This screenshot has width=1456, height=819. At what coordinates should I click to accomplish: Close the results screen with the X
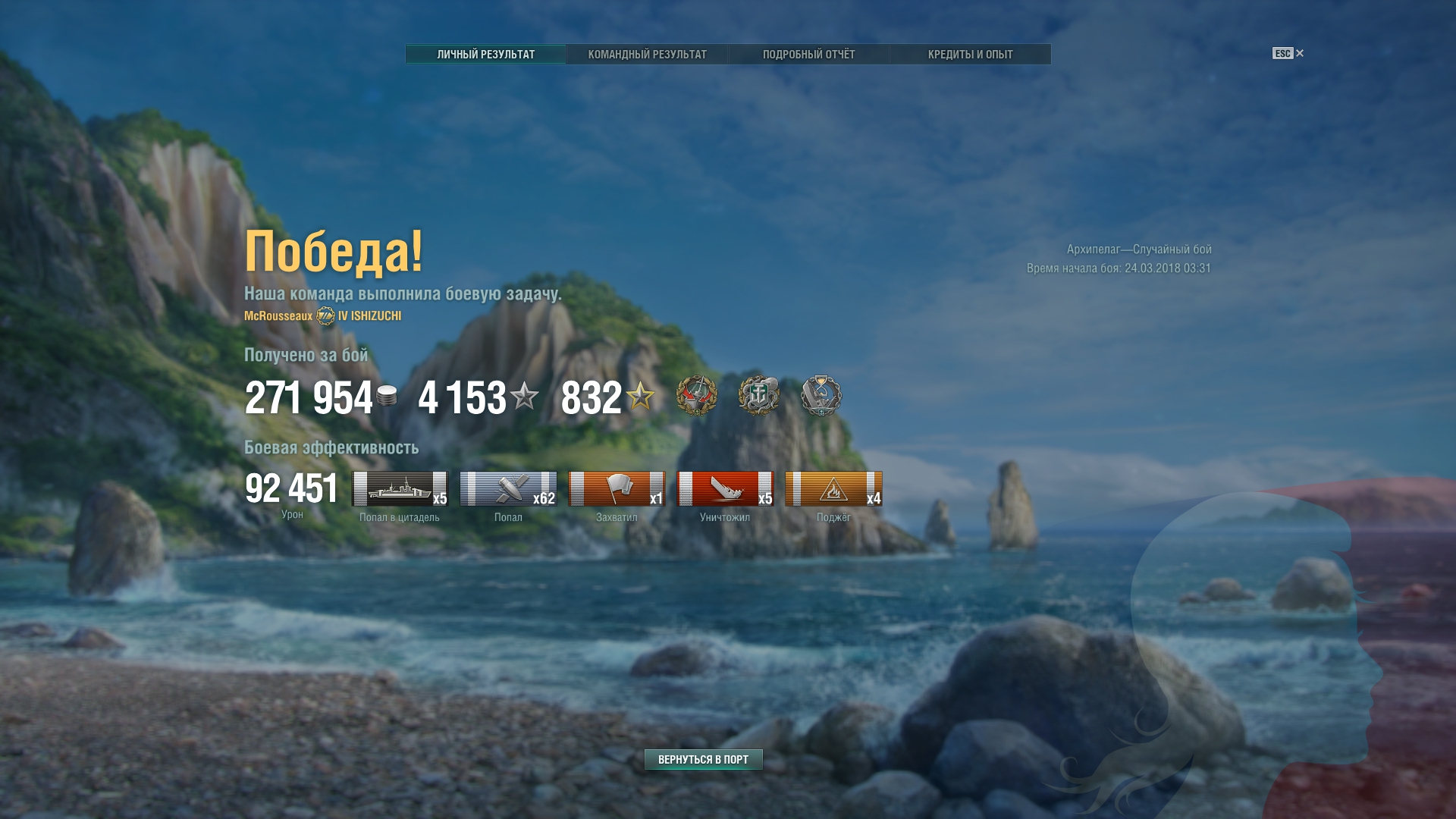coord(1300,53)
